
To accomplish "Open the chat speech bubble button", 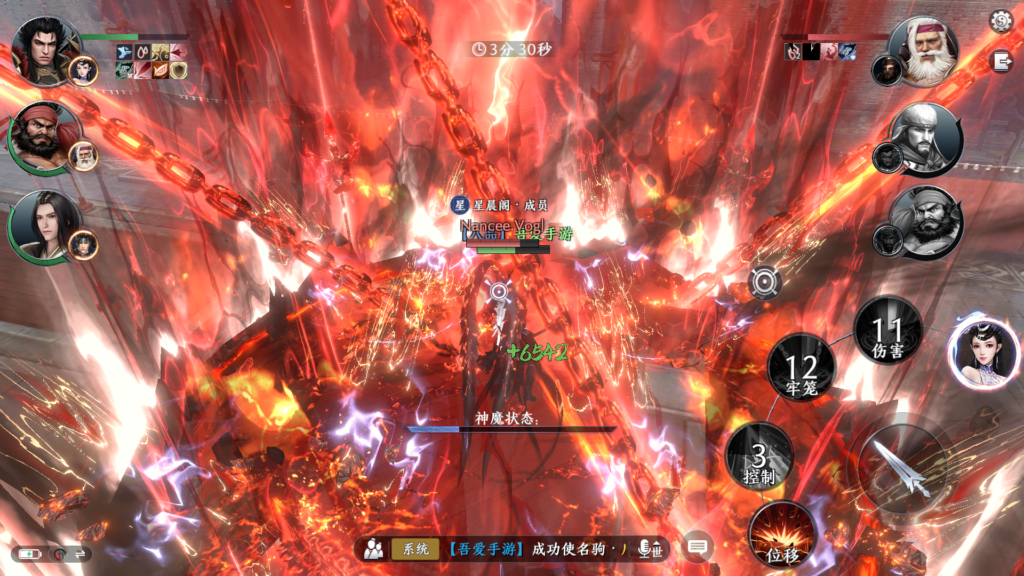I will pos(697,547).
